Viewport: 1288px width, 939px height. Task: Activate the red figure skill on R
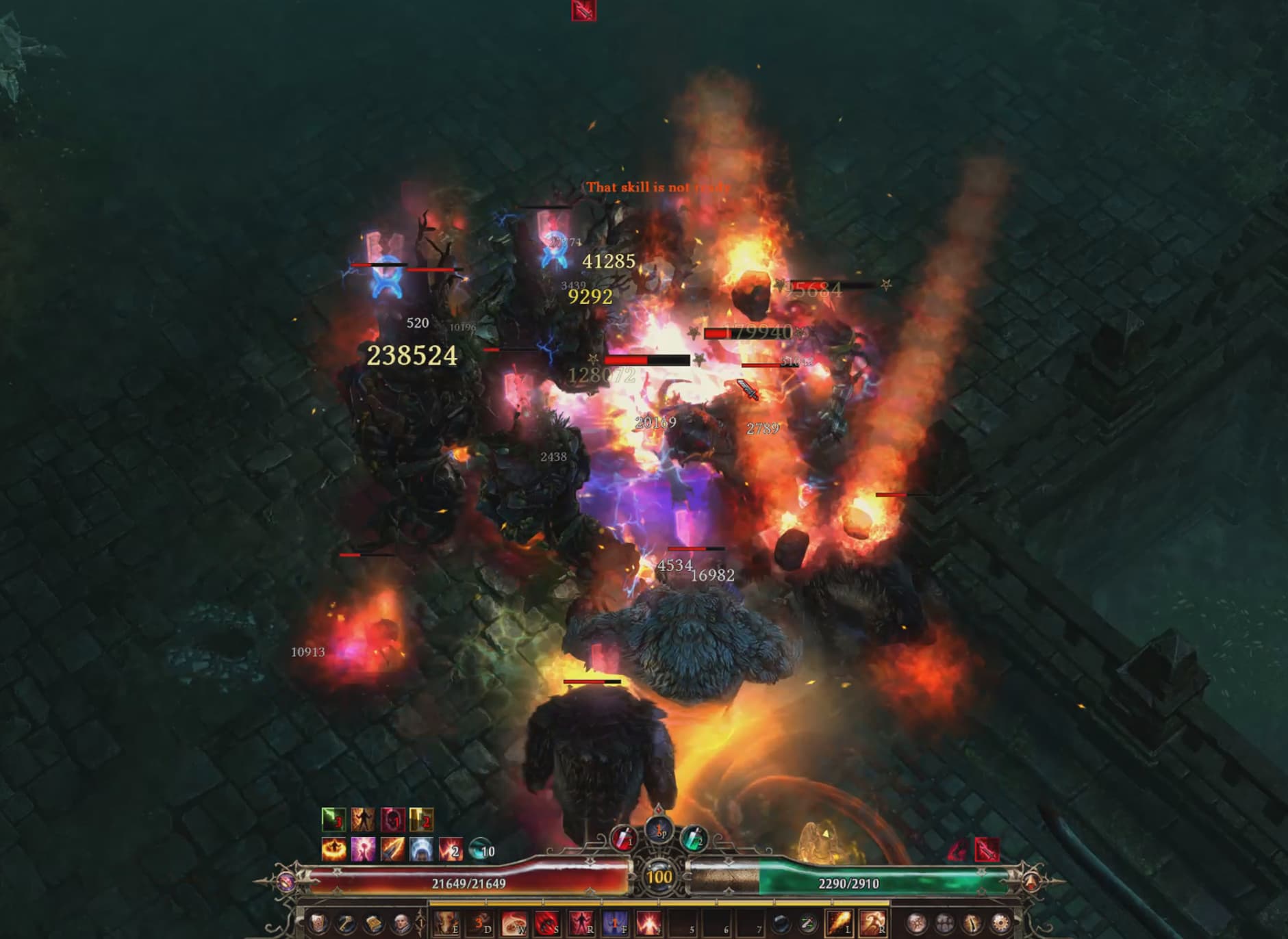coord(581,924)
